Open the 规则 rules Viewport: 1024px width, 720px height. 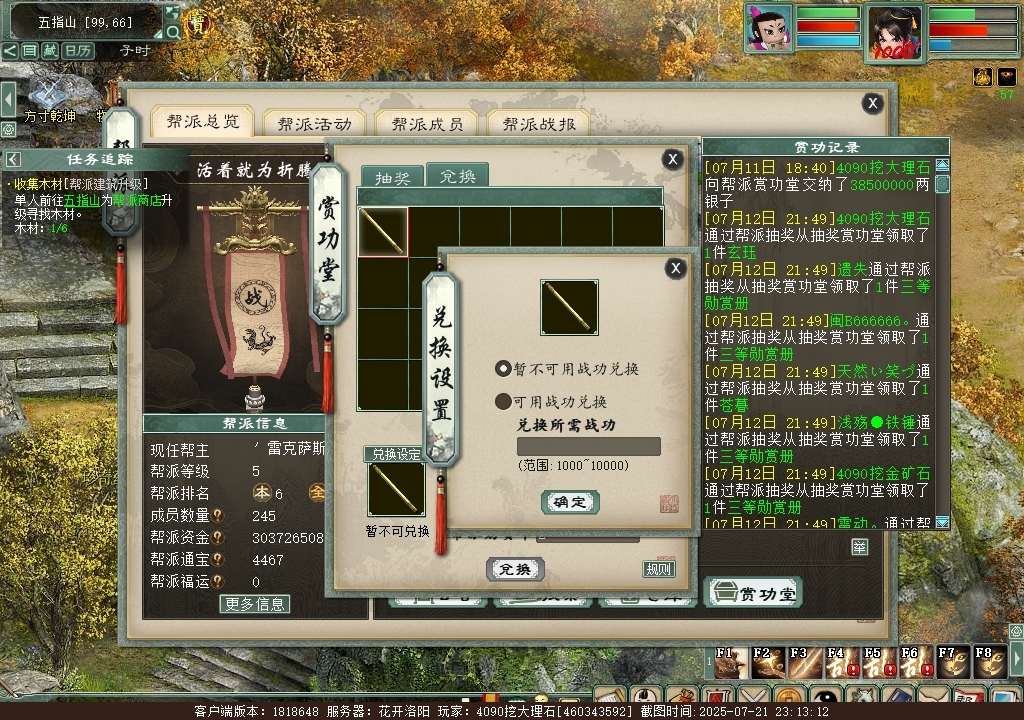(658, 569)
